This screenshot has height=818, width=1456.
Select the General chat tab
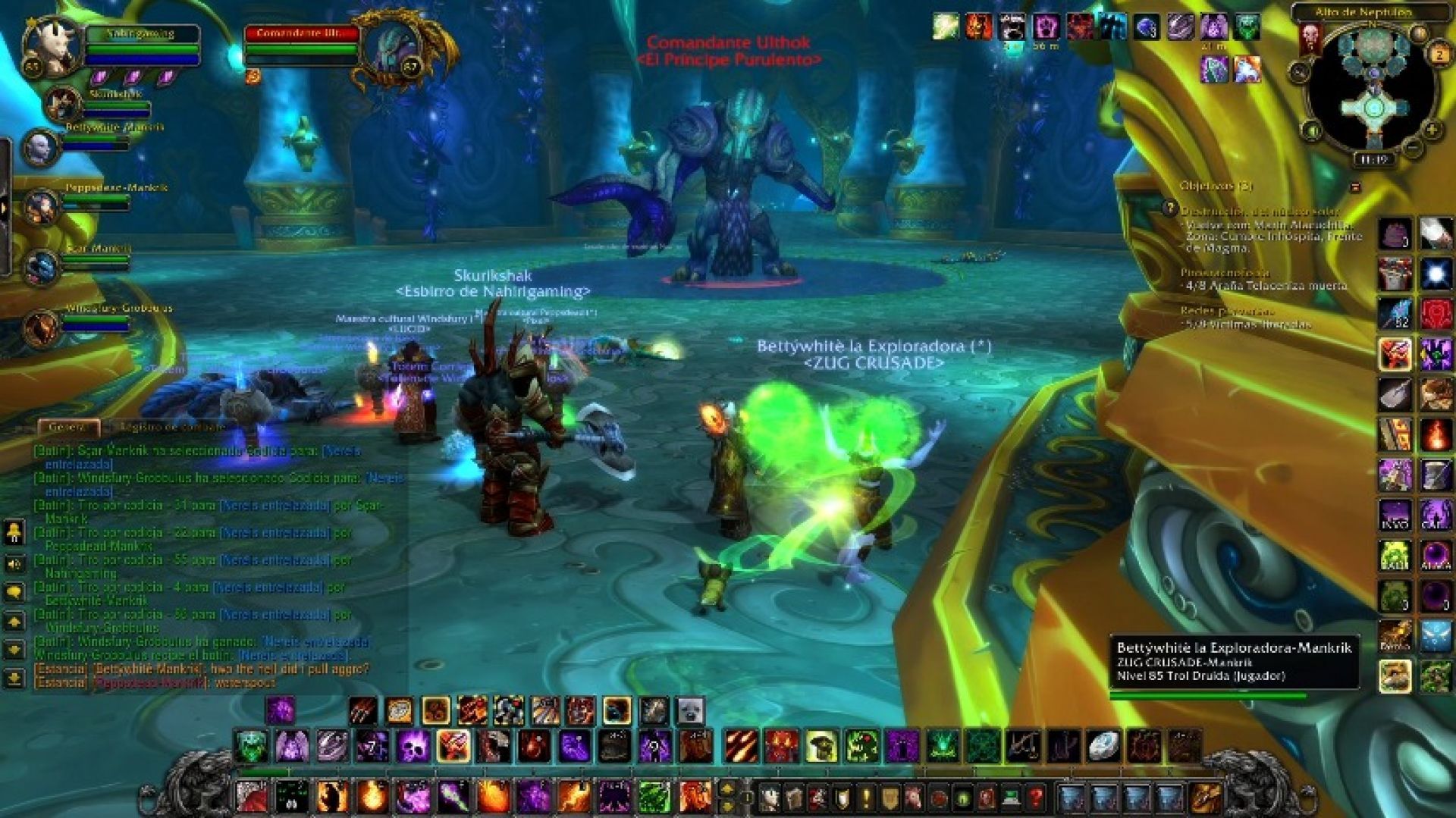[x=68, y=427]
